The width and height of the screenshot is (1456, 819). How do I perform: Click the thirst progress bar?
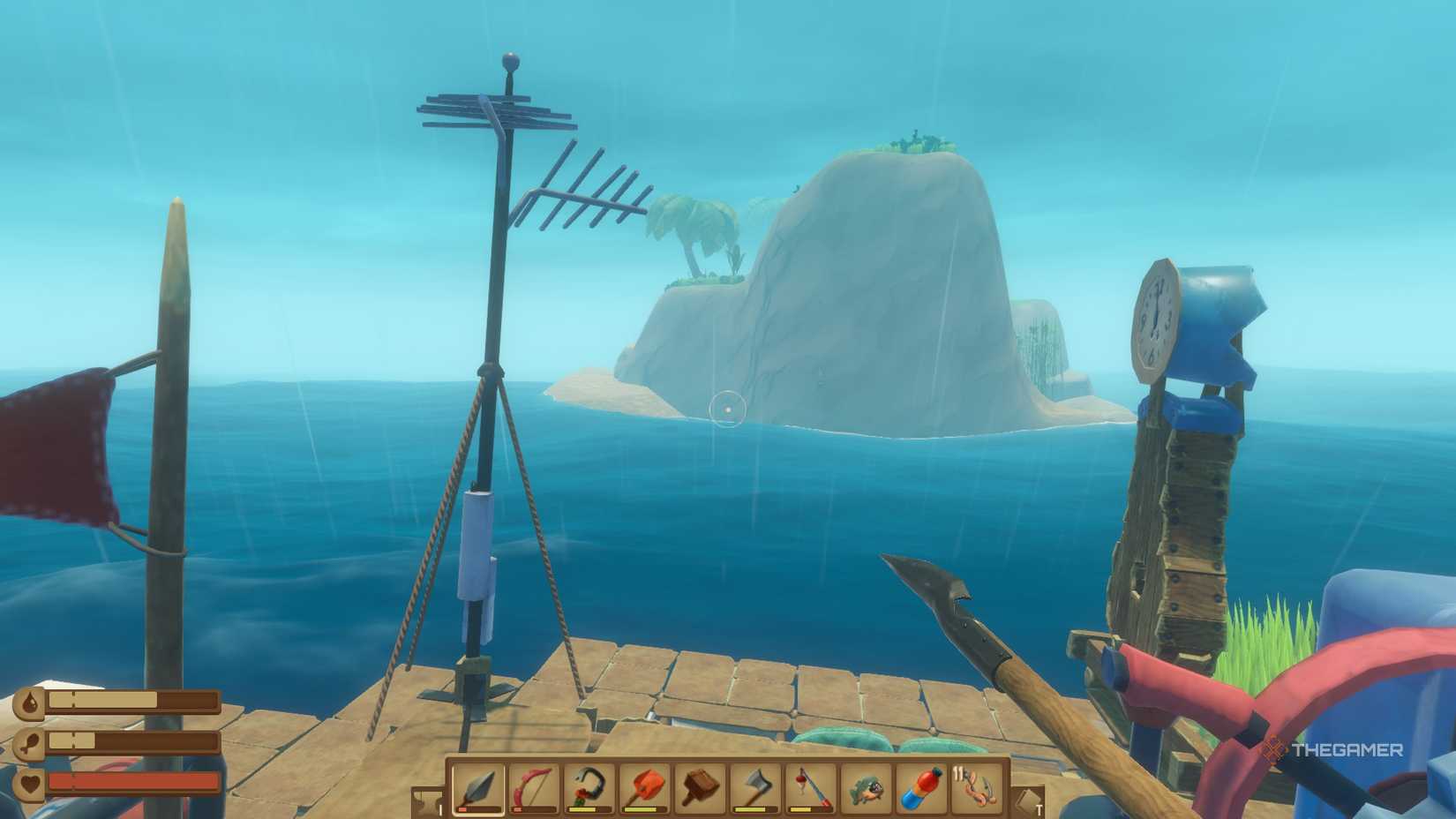pos(132,700)
